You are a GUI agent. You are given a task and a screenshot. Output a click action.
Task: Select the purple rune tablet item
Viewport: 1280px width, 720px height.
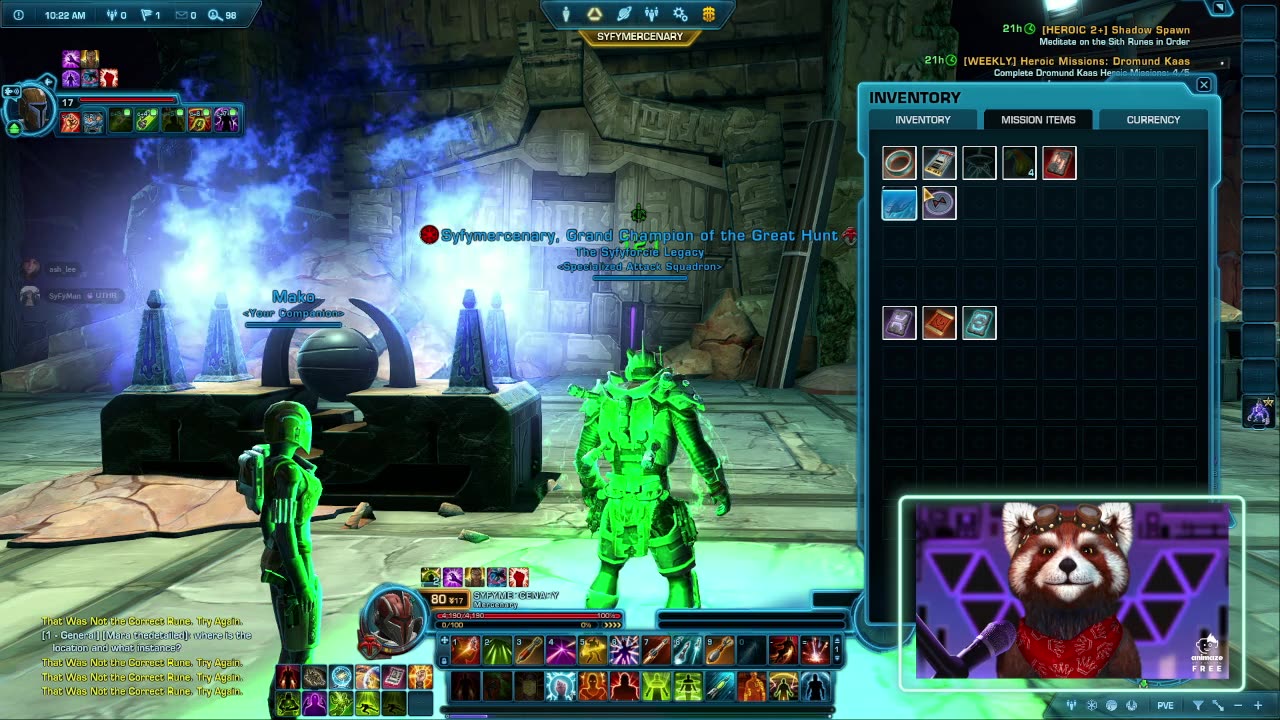[x=899, y=323]
